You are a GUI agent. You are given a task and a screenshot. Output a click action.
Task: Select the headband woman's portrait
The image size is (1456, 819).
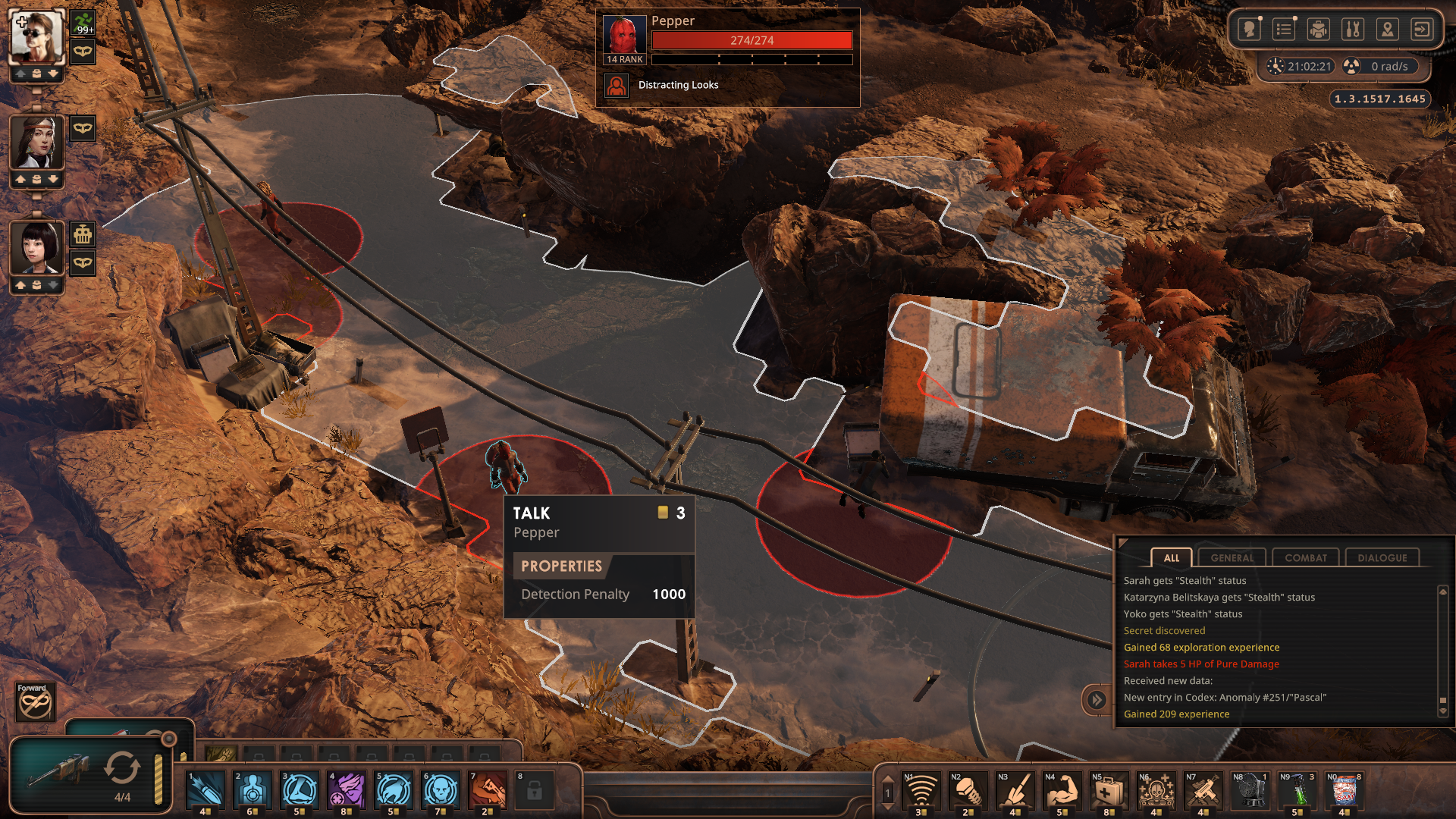tap(36, 143)
